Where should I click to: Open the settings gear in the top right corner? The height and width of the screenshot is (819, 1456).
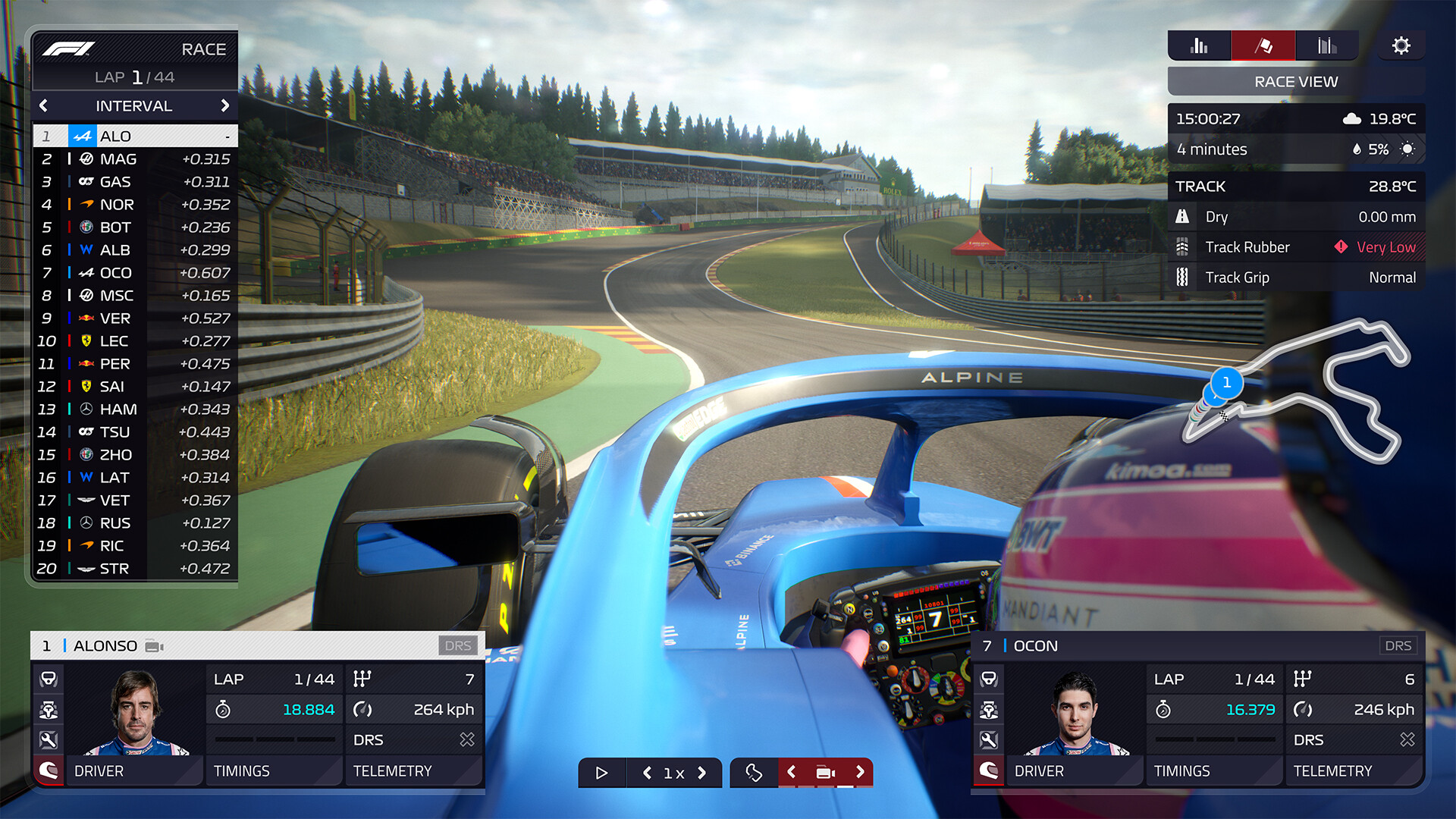(x=1401, y=45)
